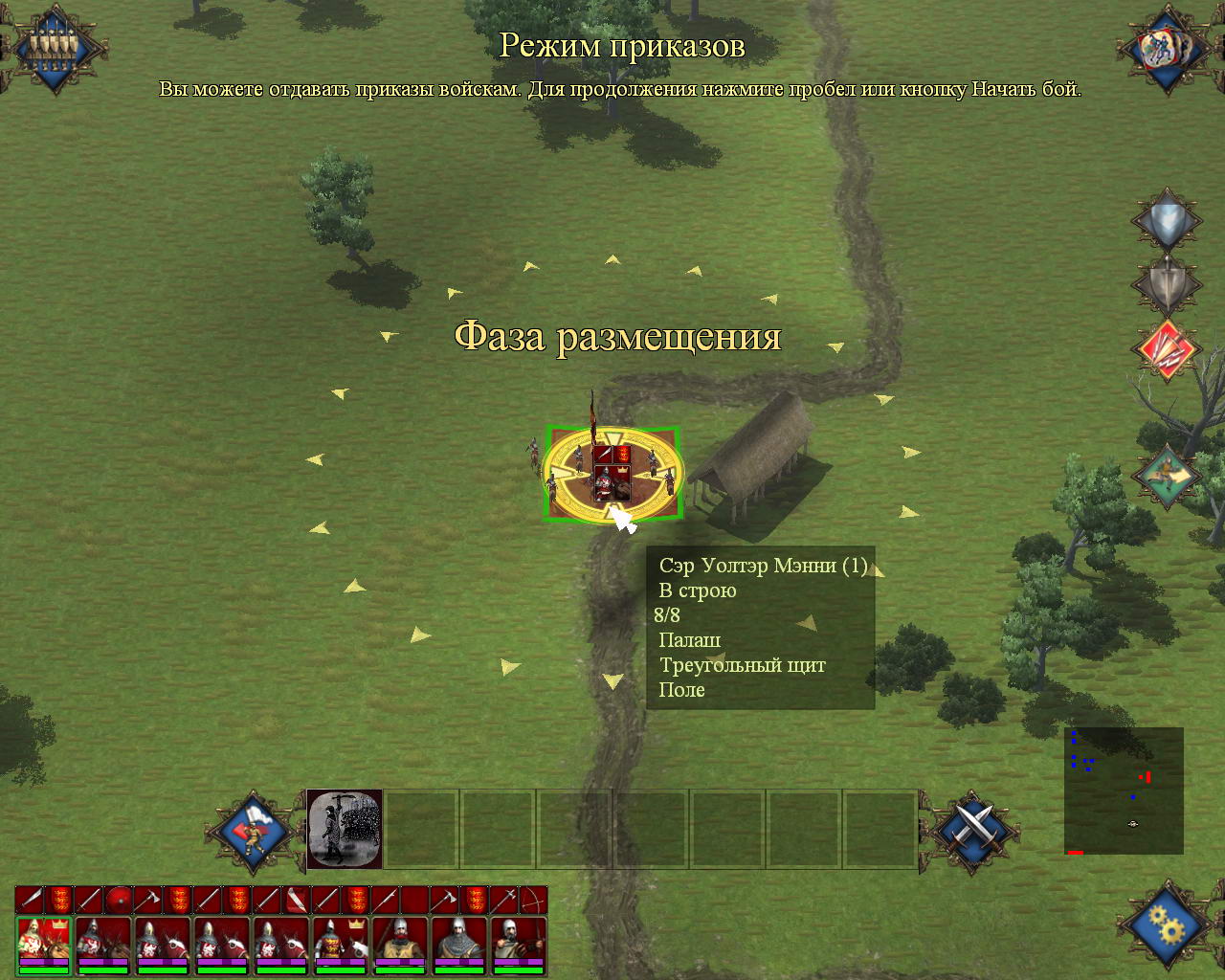Select the black-and-white army ability slot
This screenshot has height=980, width=1225.
pyautogui.click(x=345, y=829)
